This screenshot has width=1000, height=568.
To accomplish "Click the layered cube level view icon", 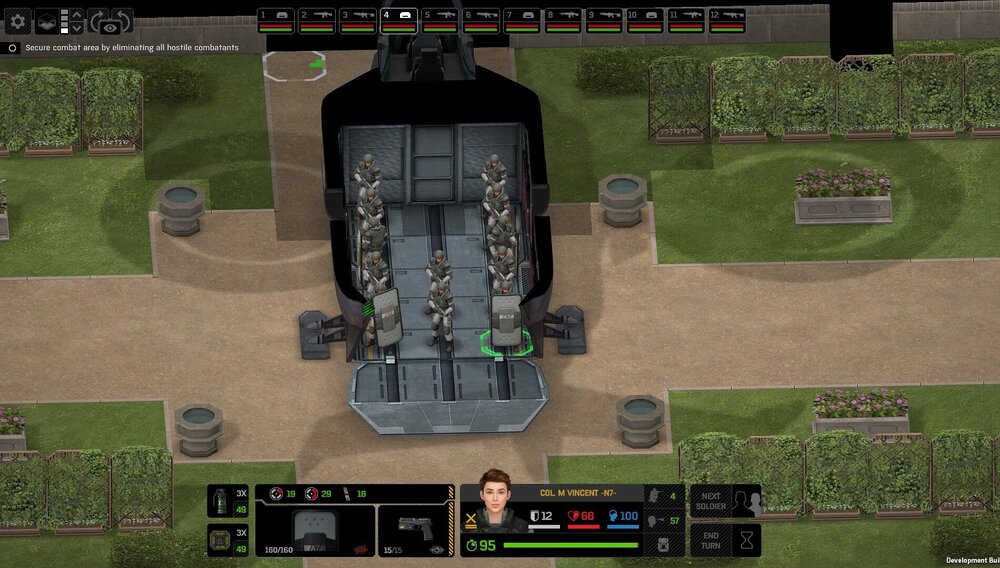I will pos(47,20).
